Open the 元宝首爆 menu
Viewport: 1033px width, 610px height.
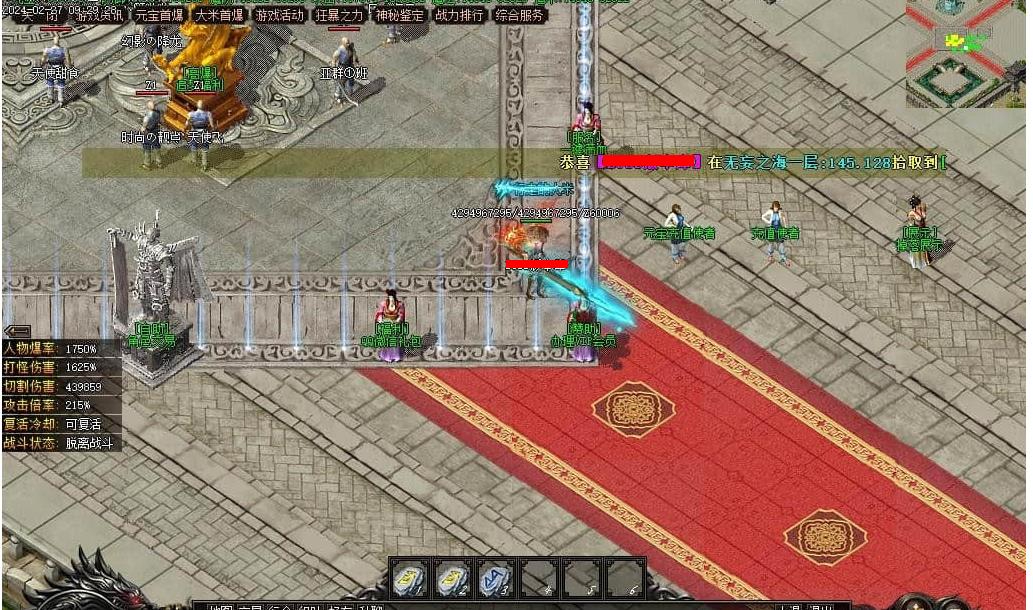click(159, 15)
